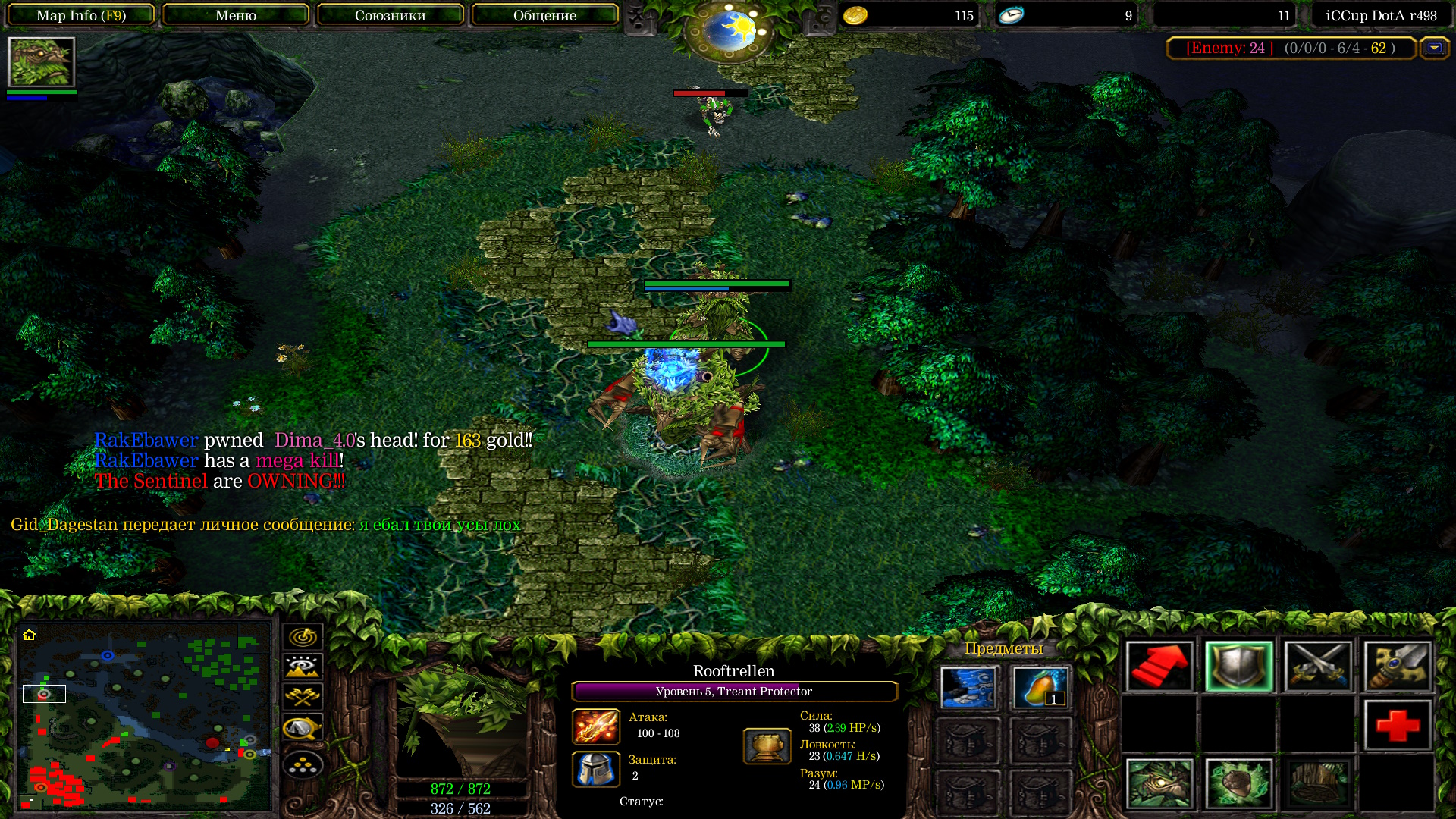Select the Treant hero icon in top-left corner
This screenshot has width=1456, height=819.
tap(42, 62)
